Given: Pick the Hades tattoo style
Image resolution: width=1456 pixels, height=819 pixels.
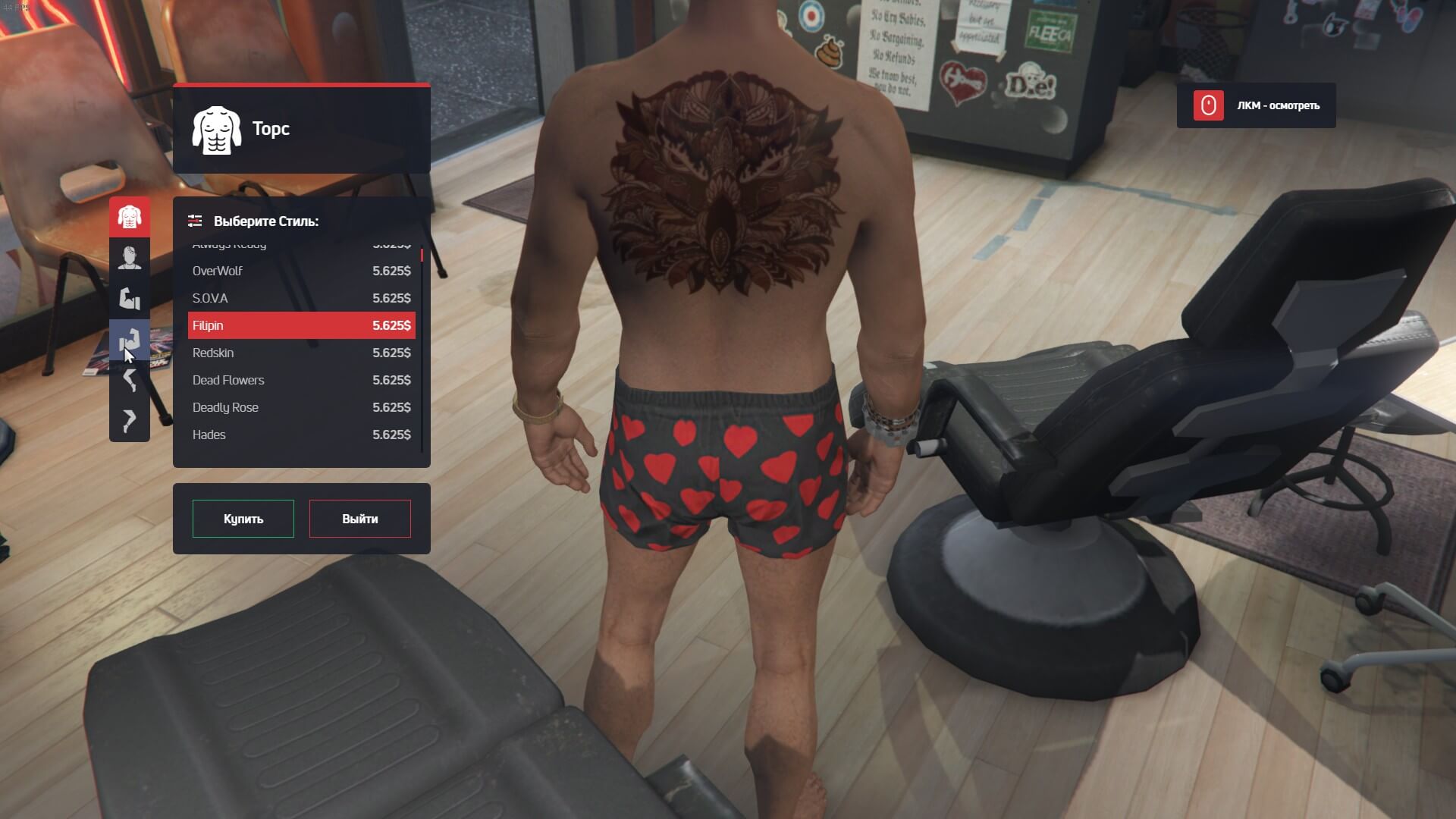Looking at the screenshot, I should (301, 435).
